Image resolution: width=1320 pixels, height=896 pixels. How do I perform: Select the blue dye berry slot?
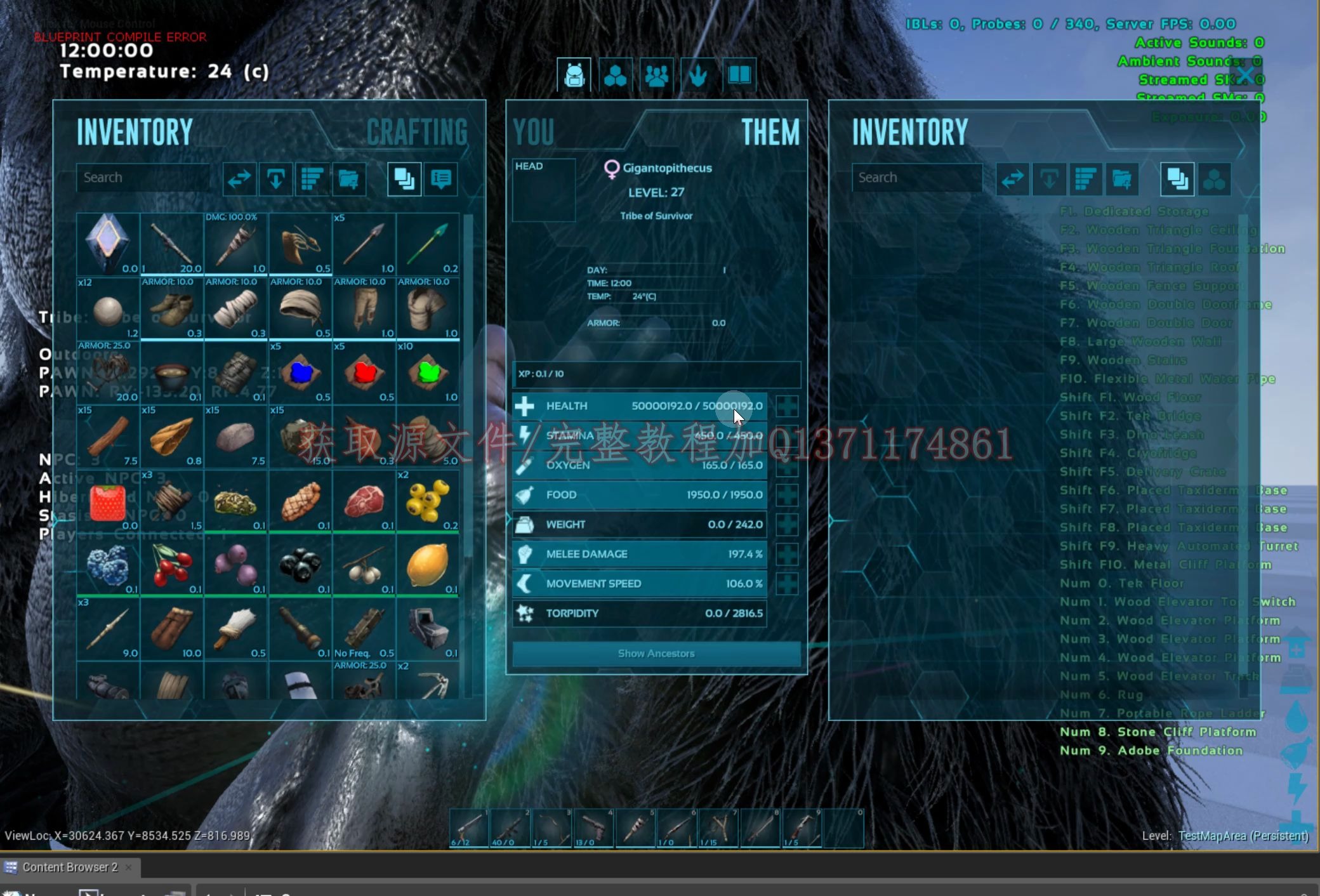coord(301,373)
